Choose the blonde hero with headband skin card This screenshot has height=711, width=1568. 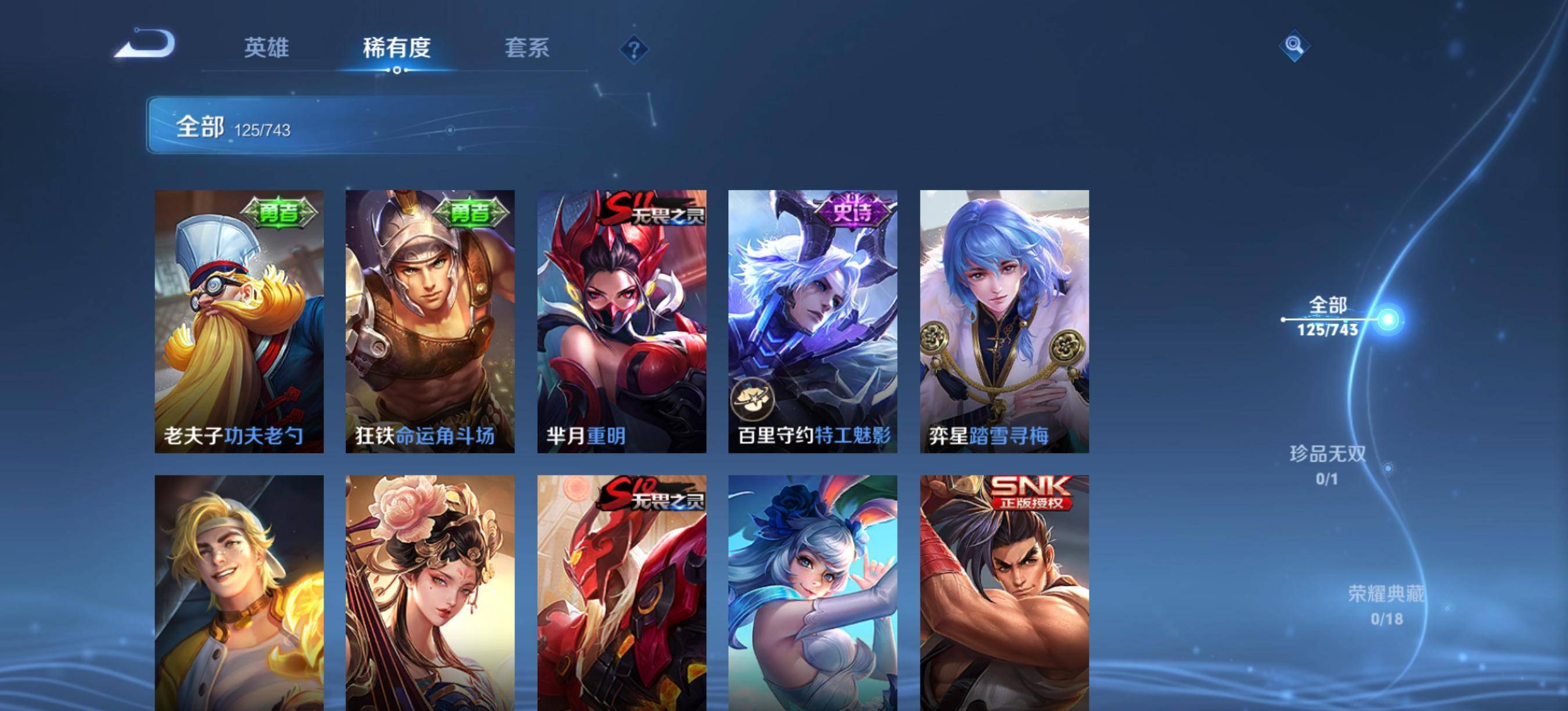tap(239, 592)
